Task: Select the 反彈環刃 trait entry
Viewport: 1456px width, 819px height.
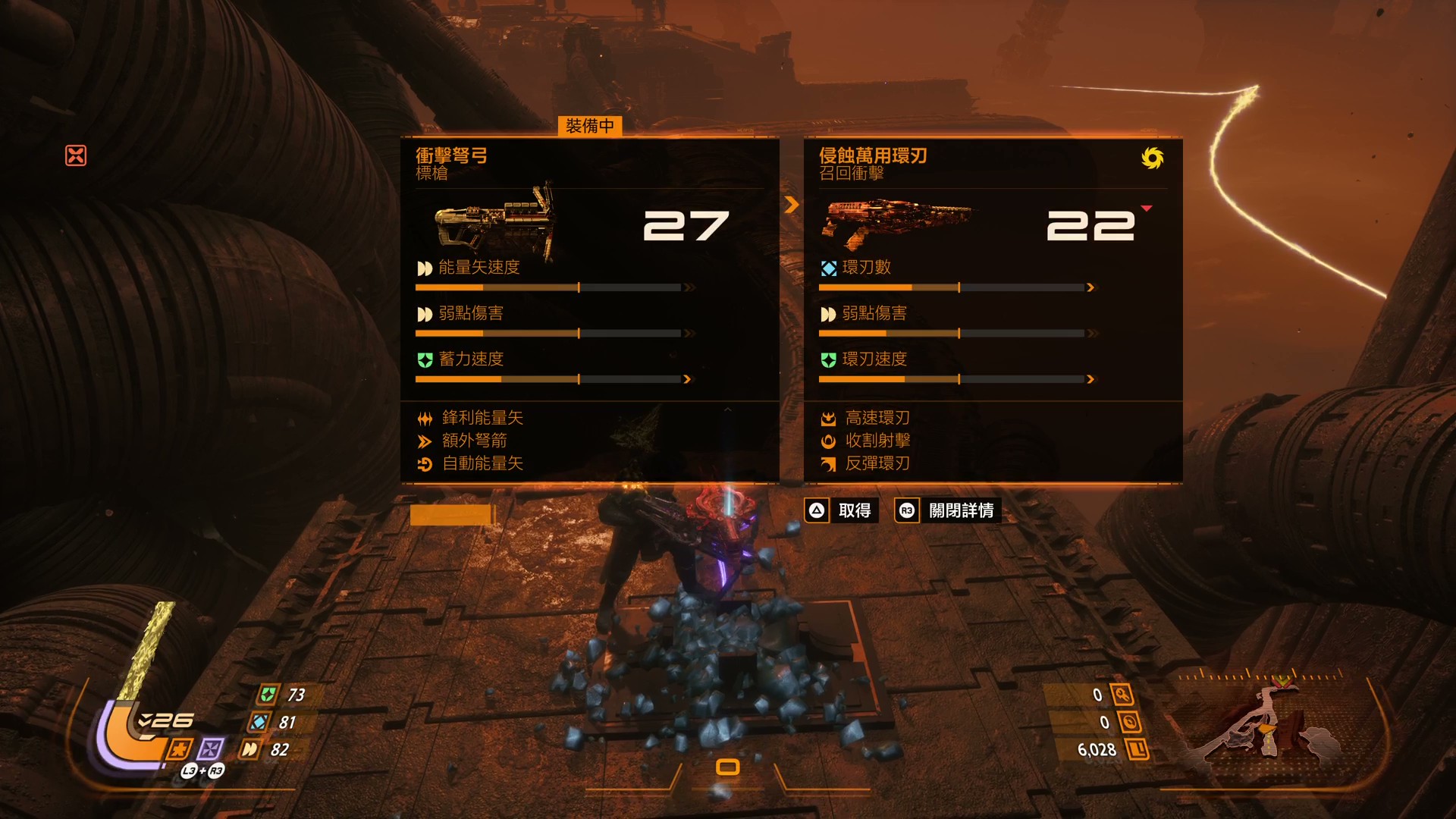Action: (877, 463)
